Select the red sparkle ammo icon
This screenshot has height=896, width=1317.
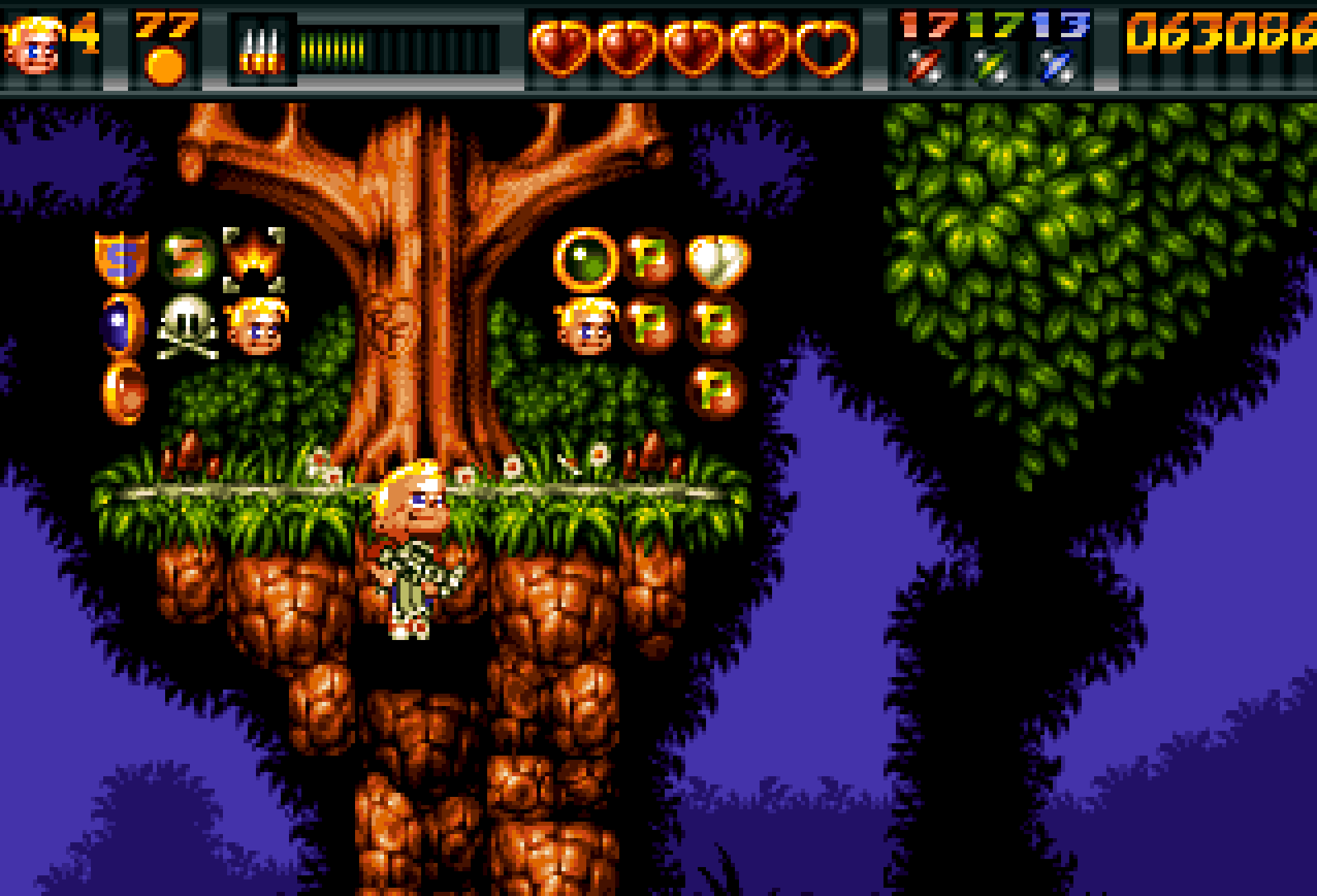(x=923, y=66)
